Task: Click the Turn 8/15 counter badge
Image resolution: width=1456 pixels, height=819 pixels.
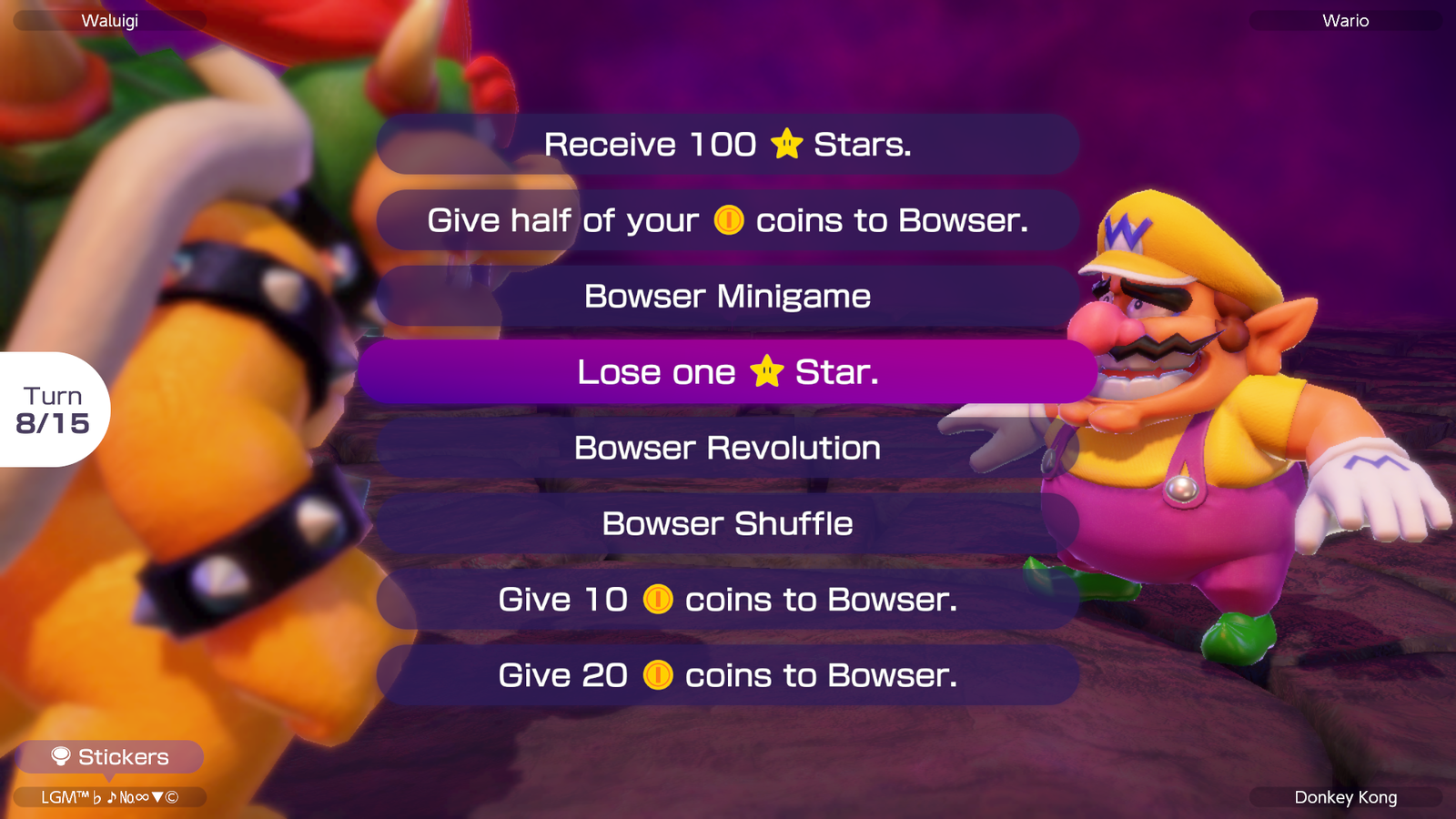Action: (x=52, y=410)
